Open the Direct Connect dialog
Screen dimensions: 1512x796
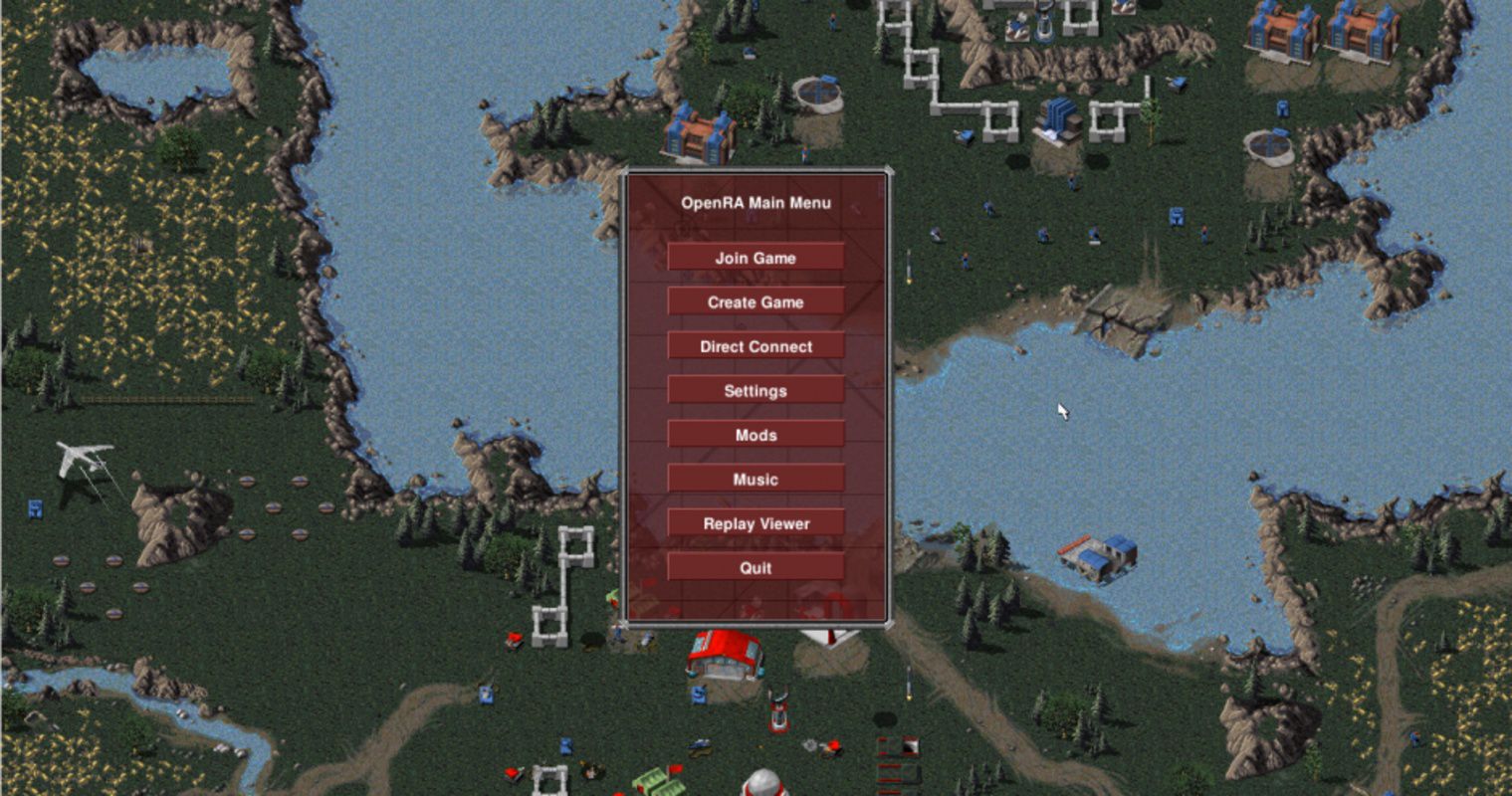(x=756, y=345)
